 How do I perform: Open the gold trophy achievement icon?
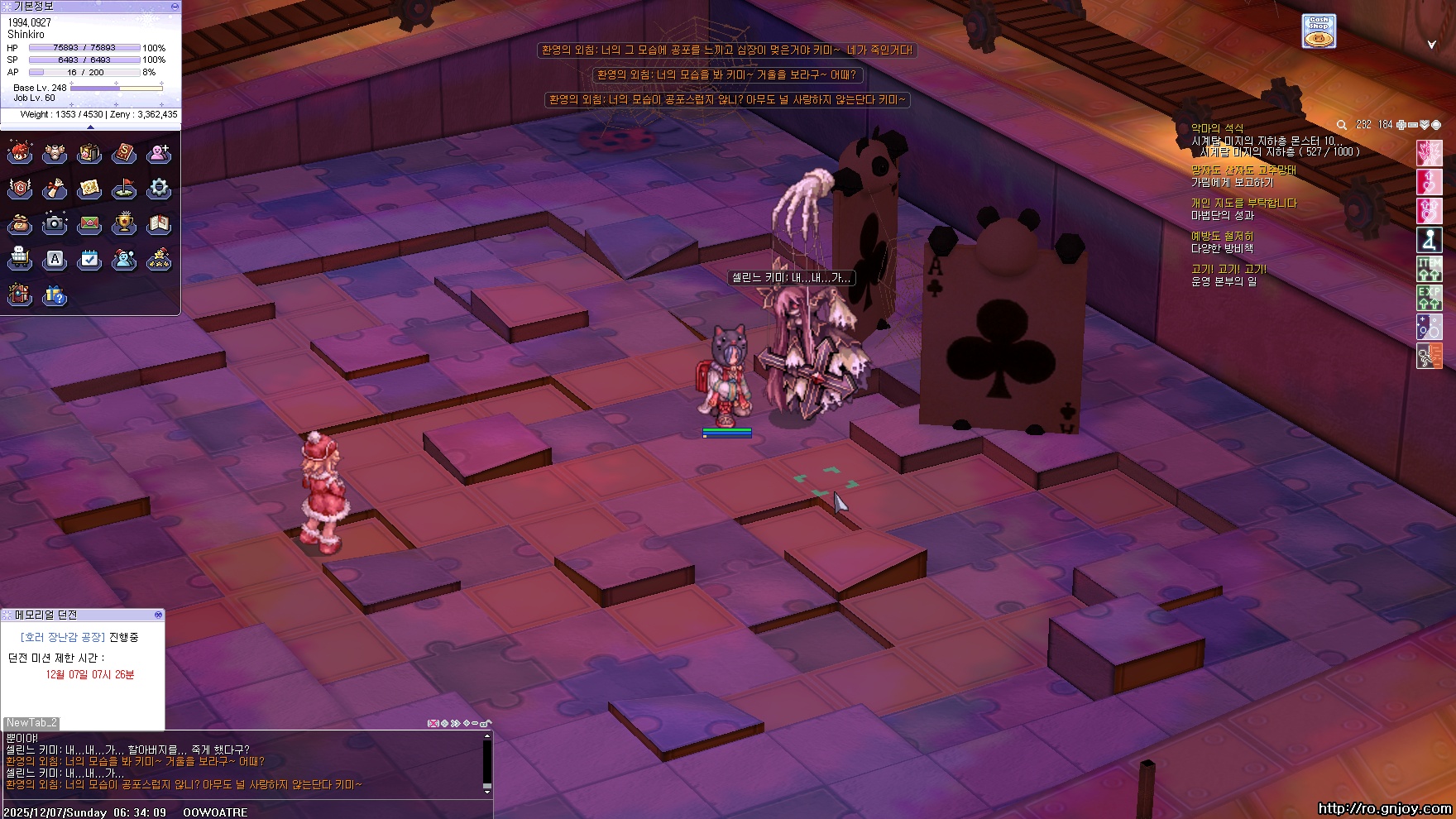point(124,223)
